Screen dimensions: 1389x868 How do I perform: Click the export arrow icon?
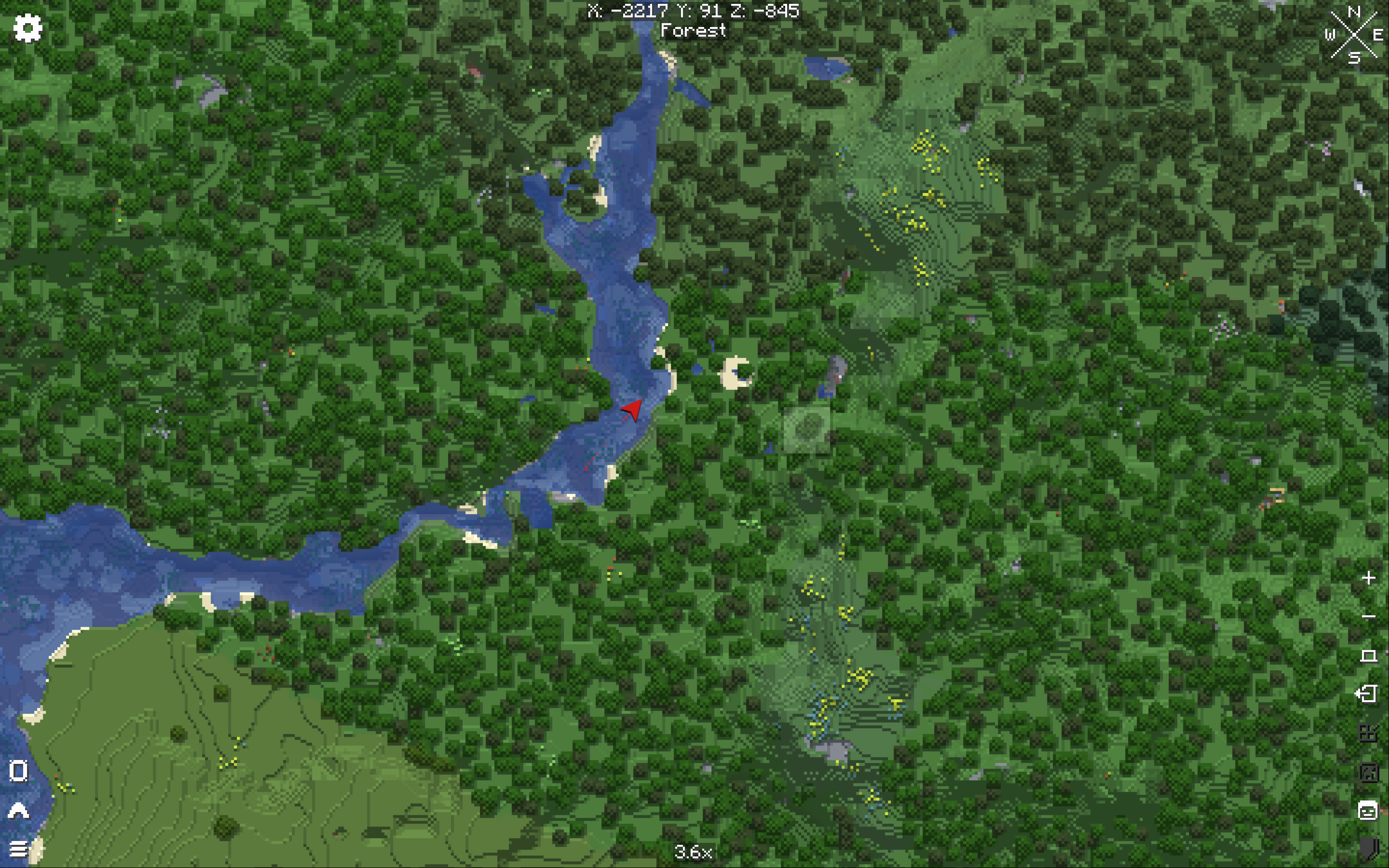[1367, 694]
